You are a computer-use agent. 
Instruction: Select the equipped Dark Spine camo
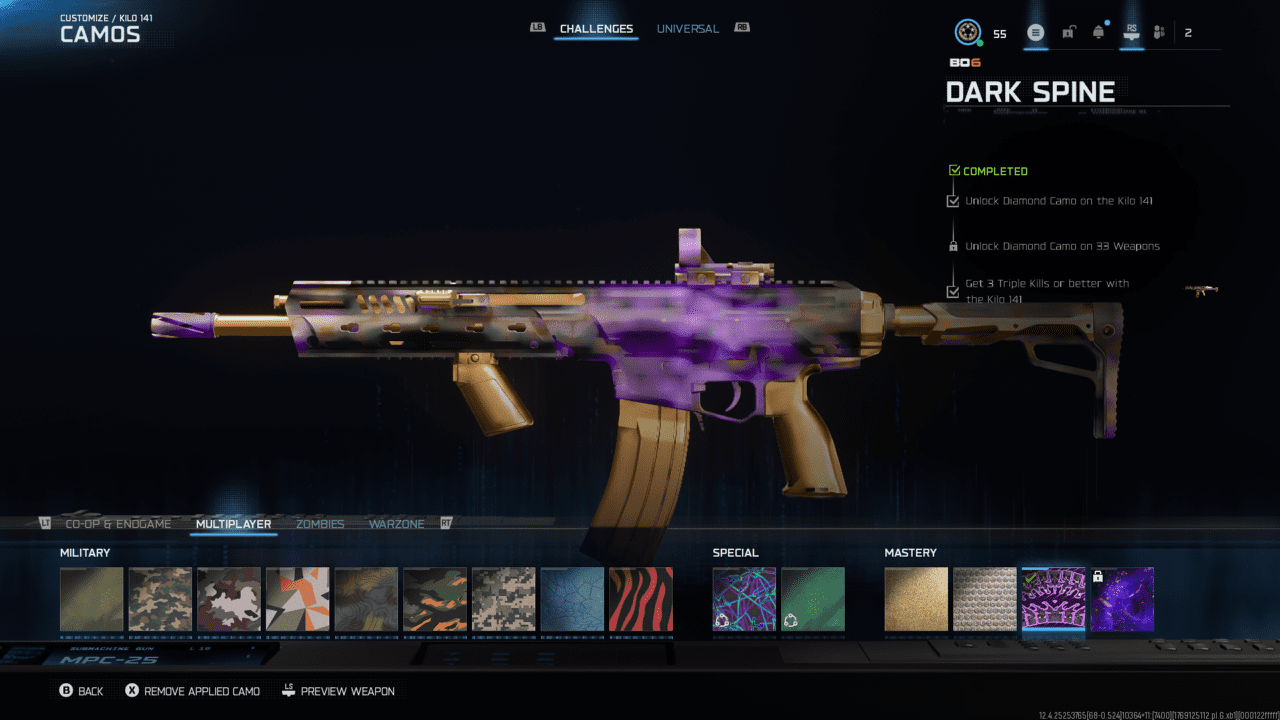(1053, 600)
